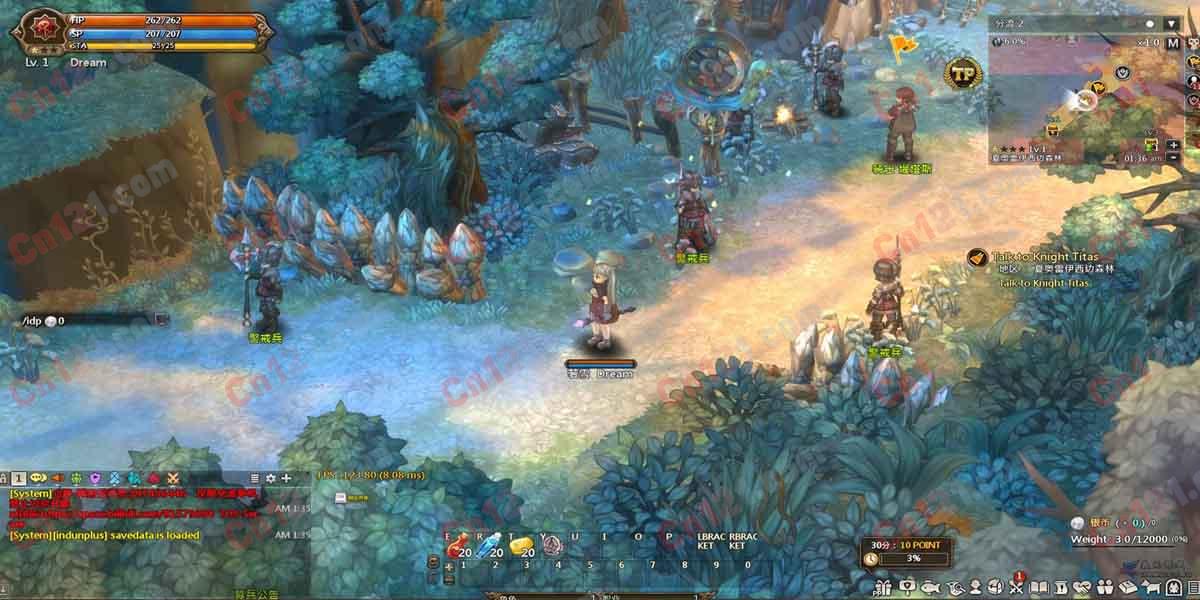Open the fish icon in bottom menu
Image resolution: width=1200 pixels, height=600 pixels.
(929, 587)
